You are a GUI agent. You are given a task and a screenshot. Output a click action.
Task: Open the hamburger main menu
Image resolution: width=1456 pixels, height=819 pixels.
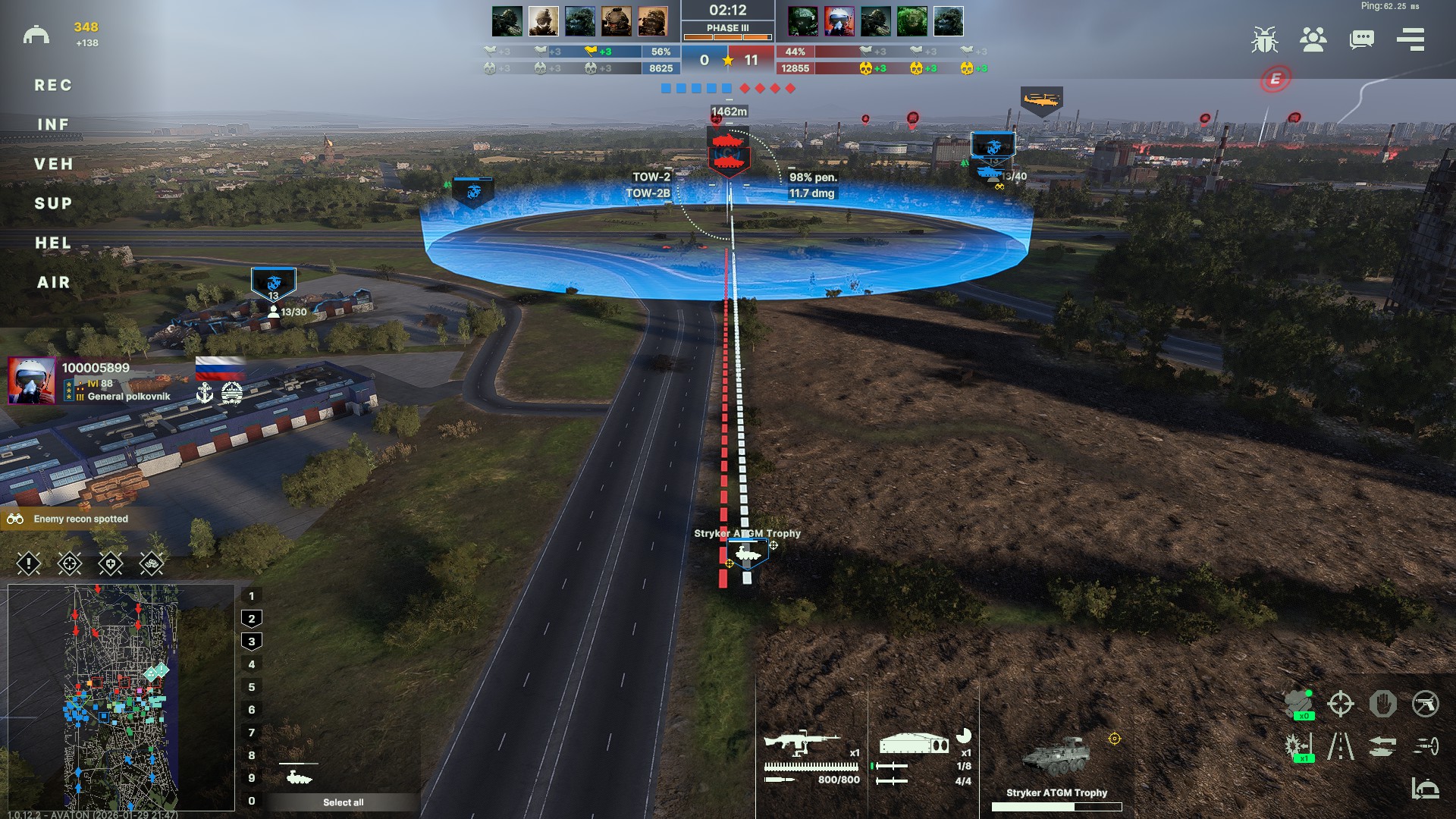[x=1410, y=39]
